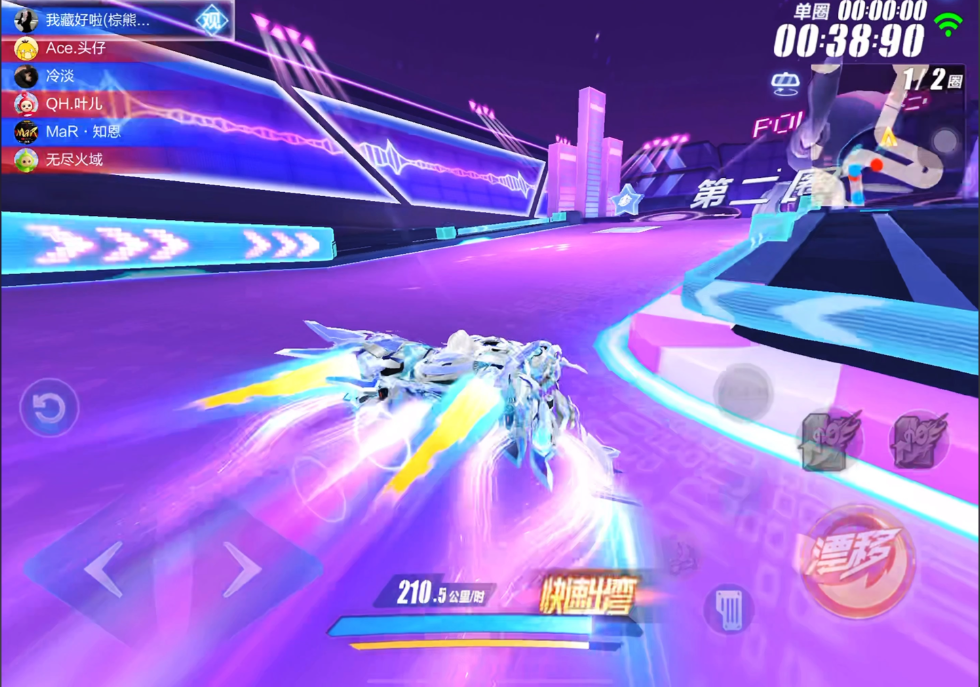
Task: Select player 冷淡 in the ranking list
Action: coord(60,76)
